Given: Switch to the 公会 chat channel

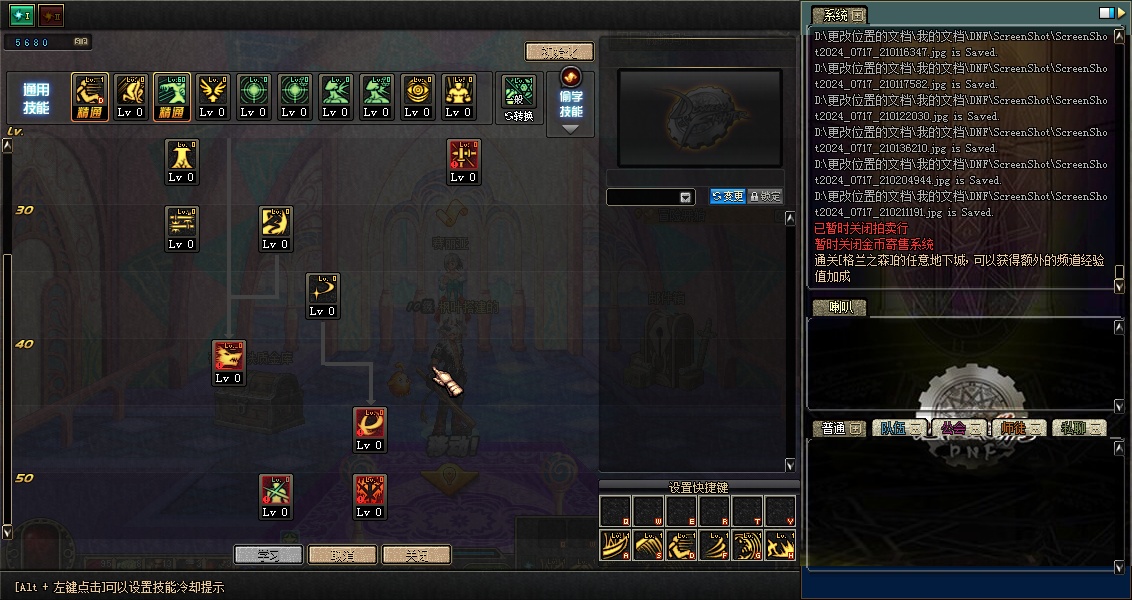Looking at the screenshot, I should point(959,428).
